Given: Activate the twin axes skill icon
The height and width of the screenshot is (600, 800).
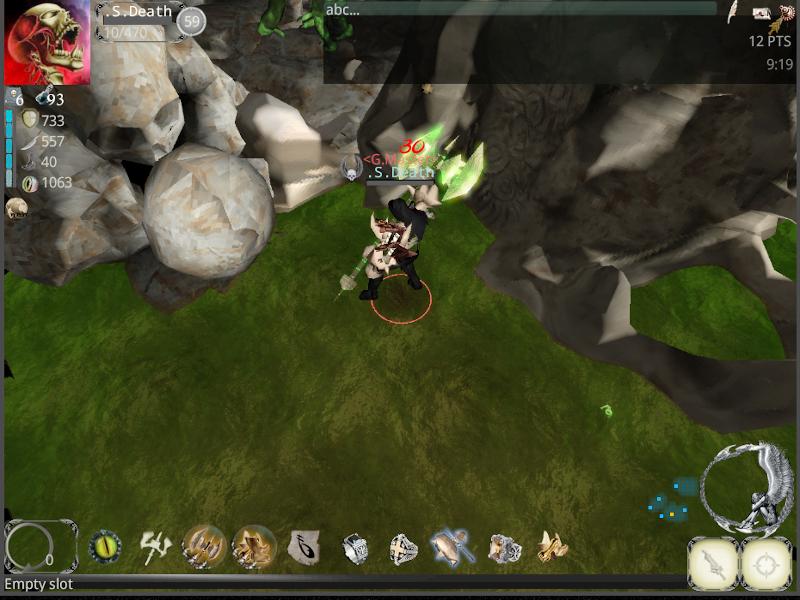Looking at the screenshot, I should [155, 546].
